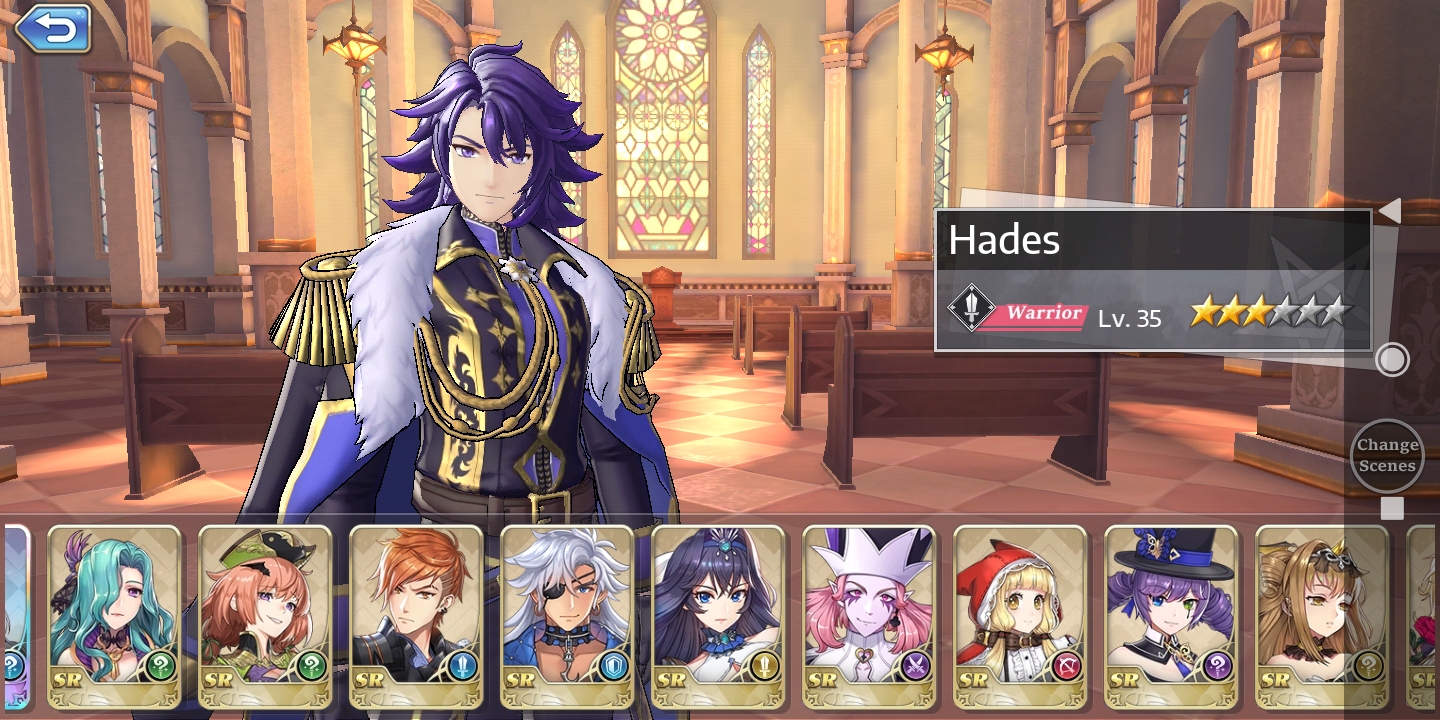The height and width of the screenshot is (720, 1440).
Task: Click the Warrior class banner
Action: click(x=1044, y=312)
